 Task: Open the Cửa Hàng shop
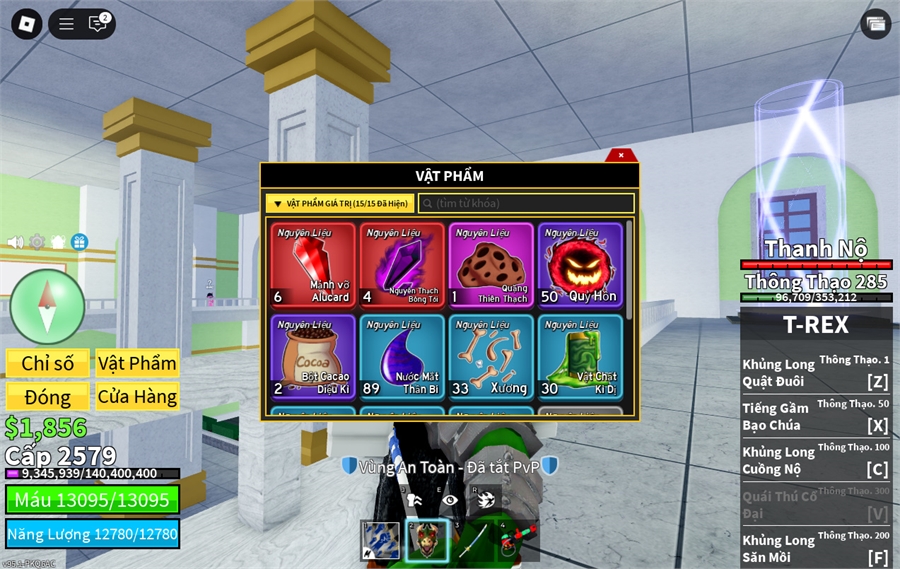click(137, 397)
